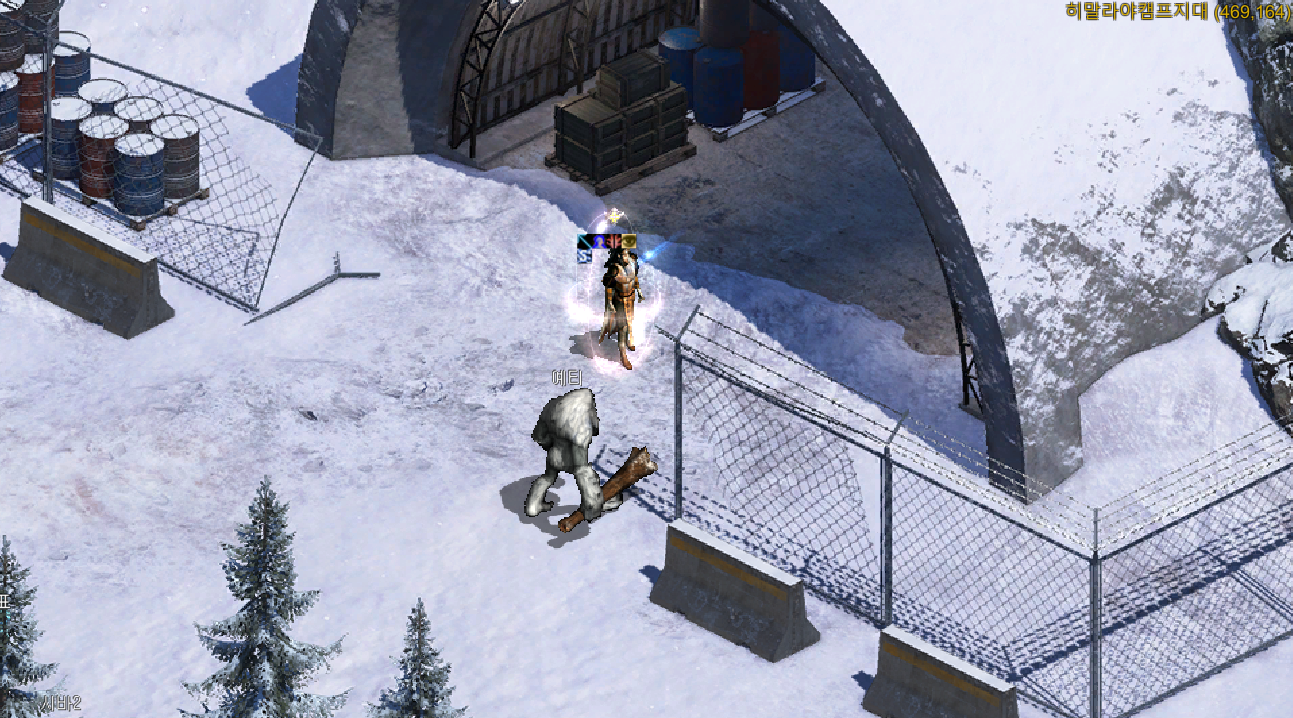Select the golden eye buff icon
This screenshot has width=1293, height=718.
tap(629, 241)
